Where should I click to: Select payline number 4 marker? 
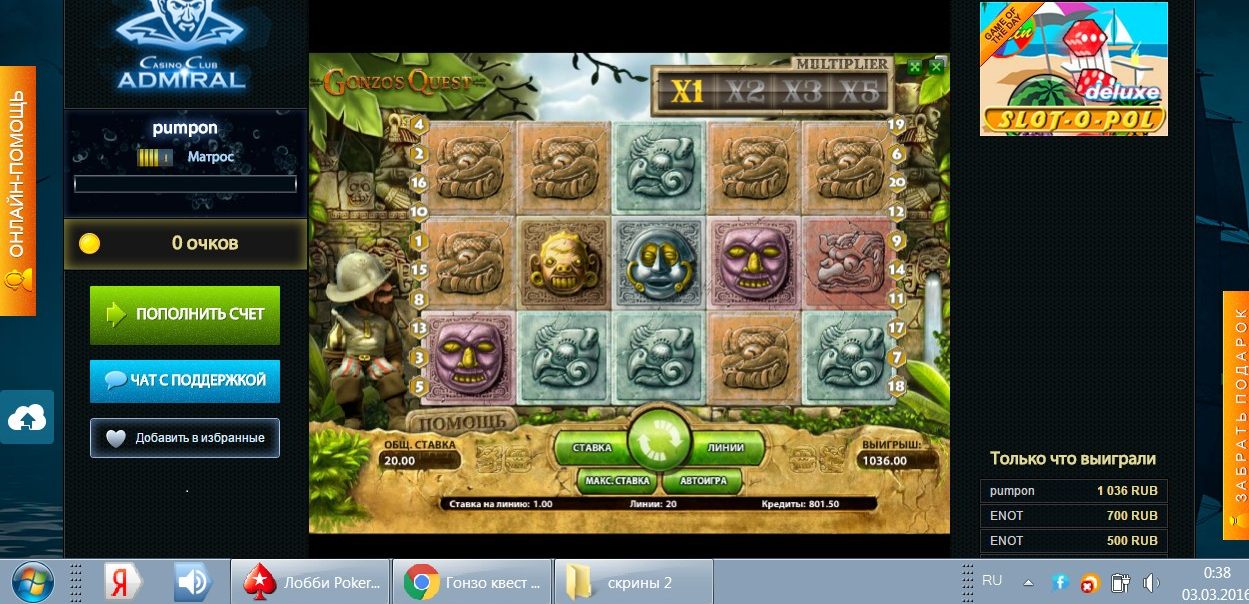pos(420,125)
